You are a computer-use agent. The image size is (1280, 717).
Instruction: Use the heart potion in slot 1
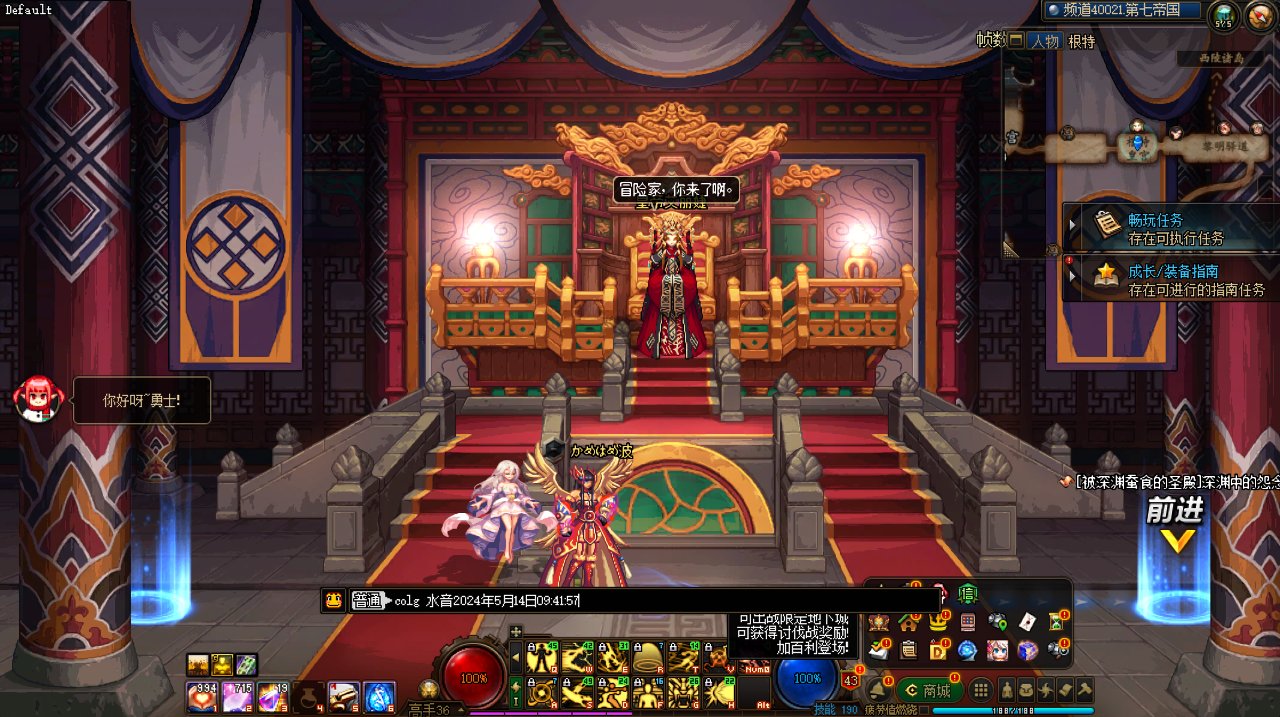pos(202,696)
